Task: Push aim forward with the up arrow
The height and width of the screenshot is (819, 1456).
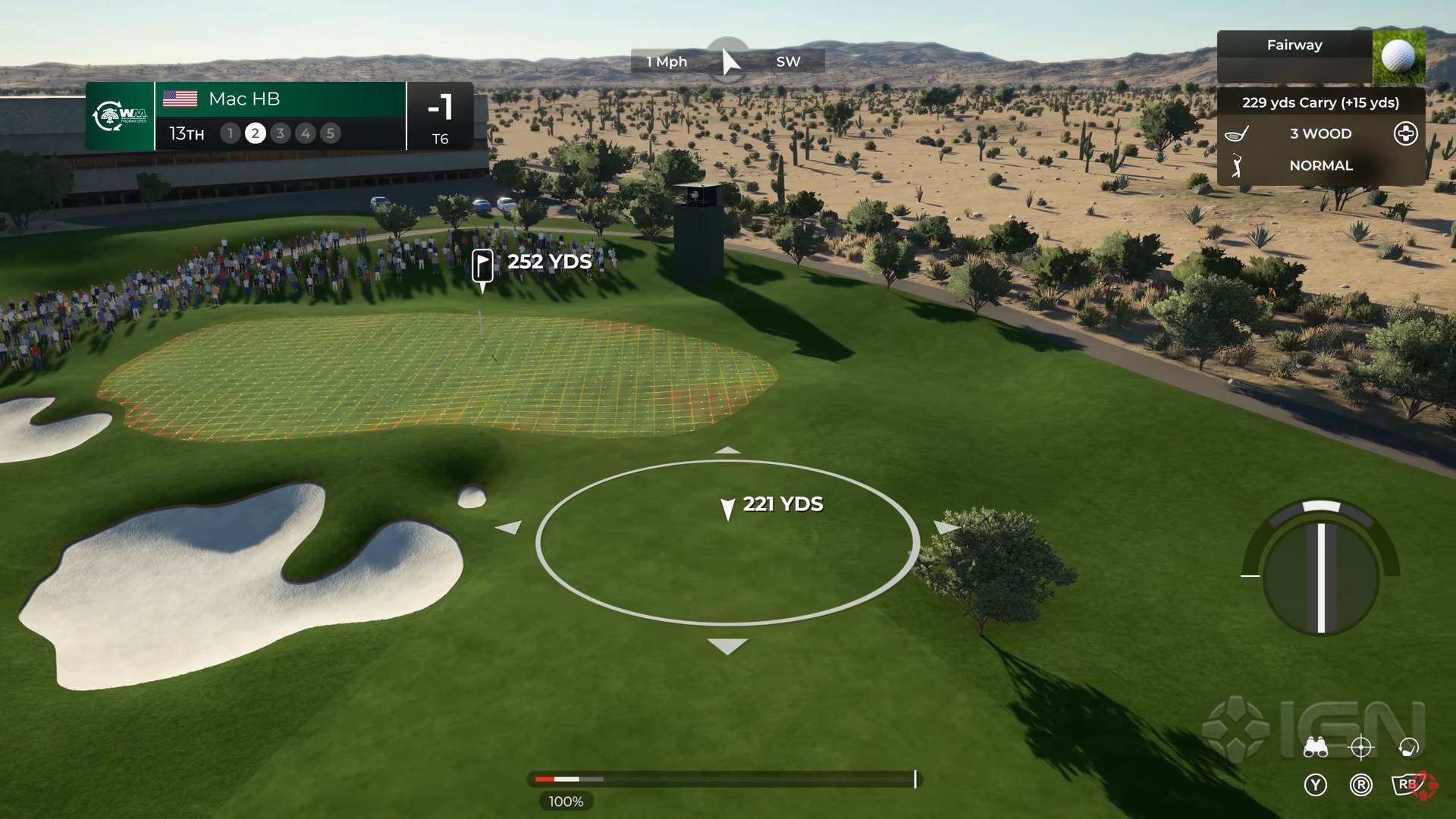Action: pos(727,450)
